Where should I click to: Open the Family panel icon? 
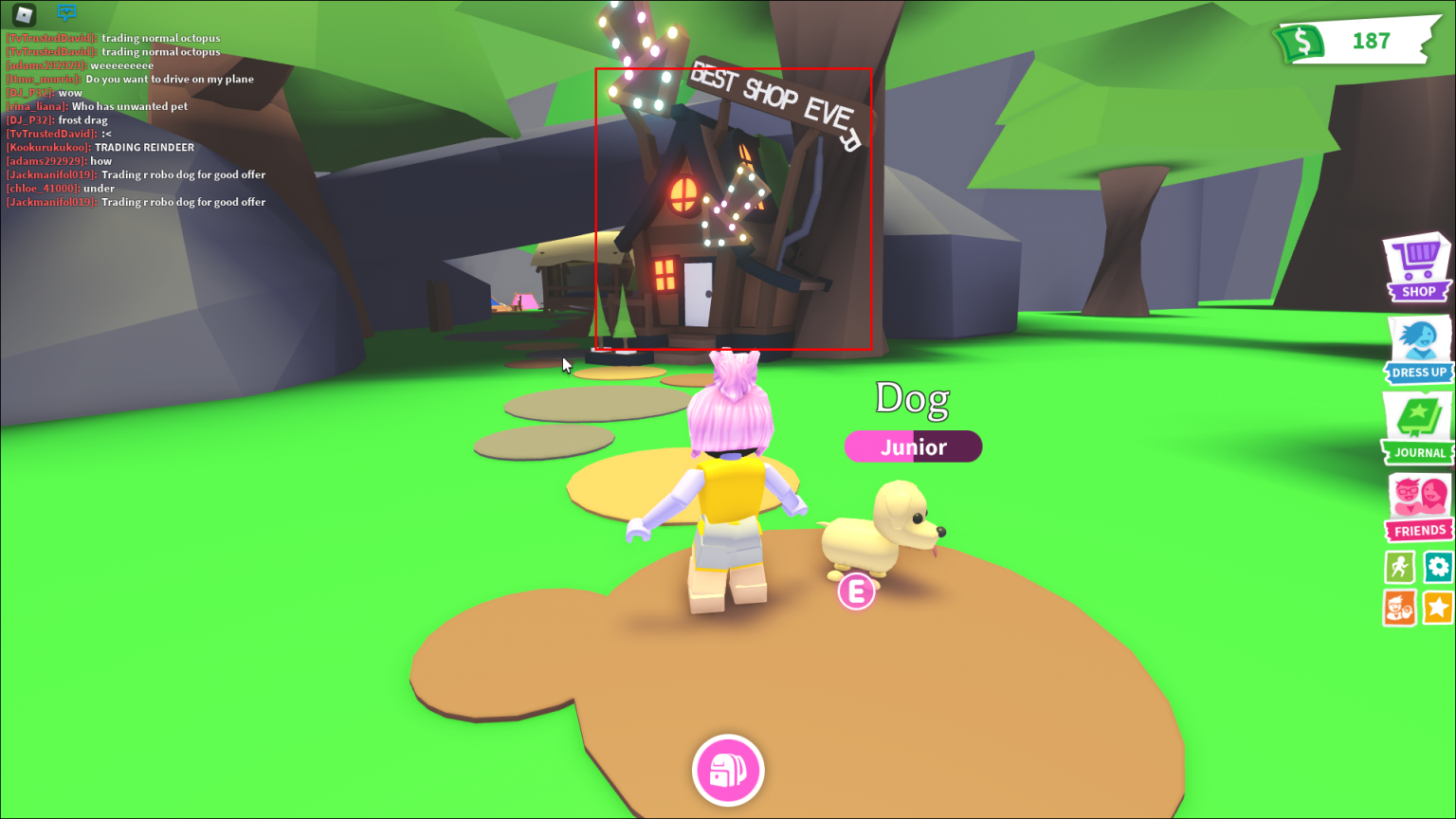[1397, 608]
